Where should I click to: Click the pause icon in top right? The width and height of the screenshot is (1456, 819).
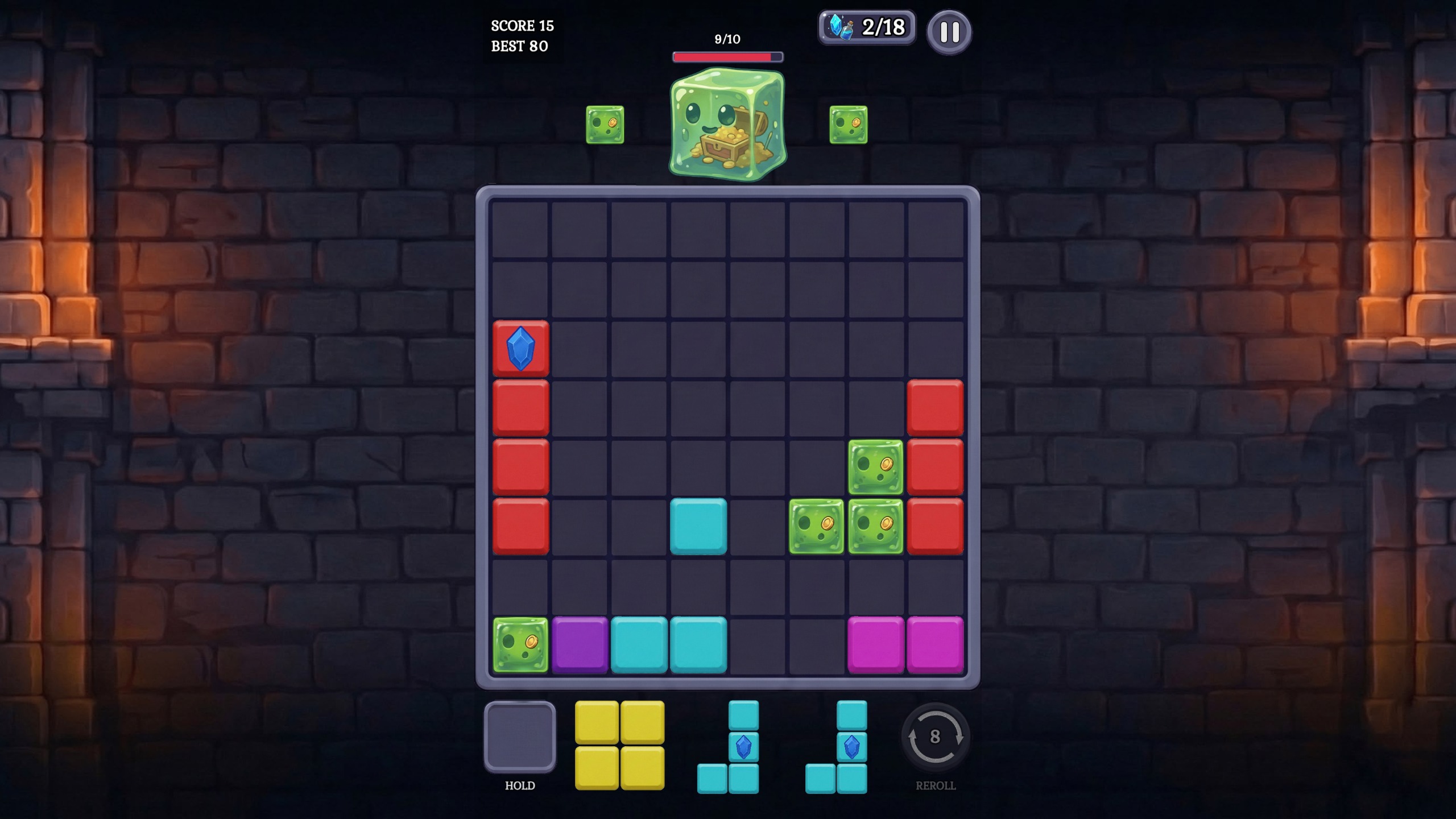point(949,32)
